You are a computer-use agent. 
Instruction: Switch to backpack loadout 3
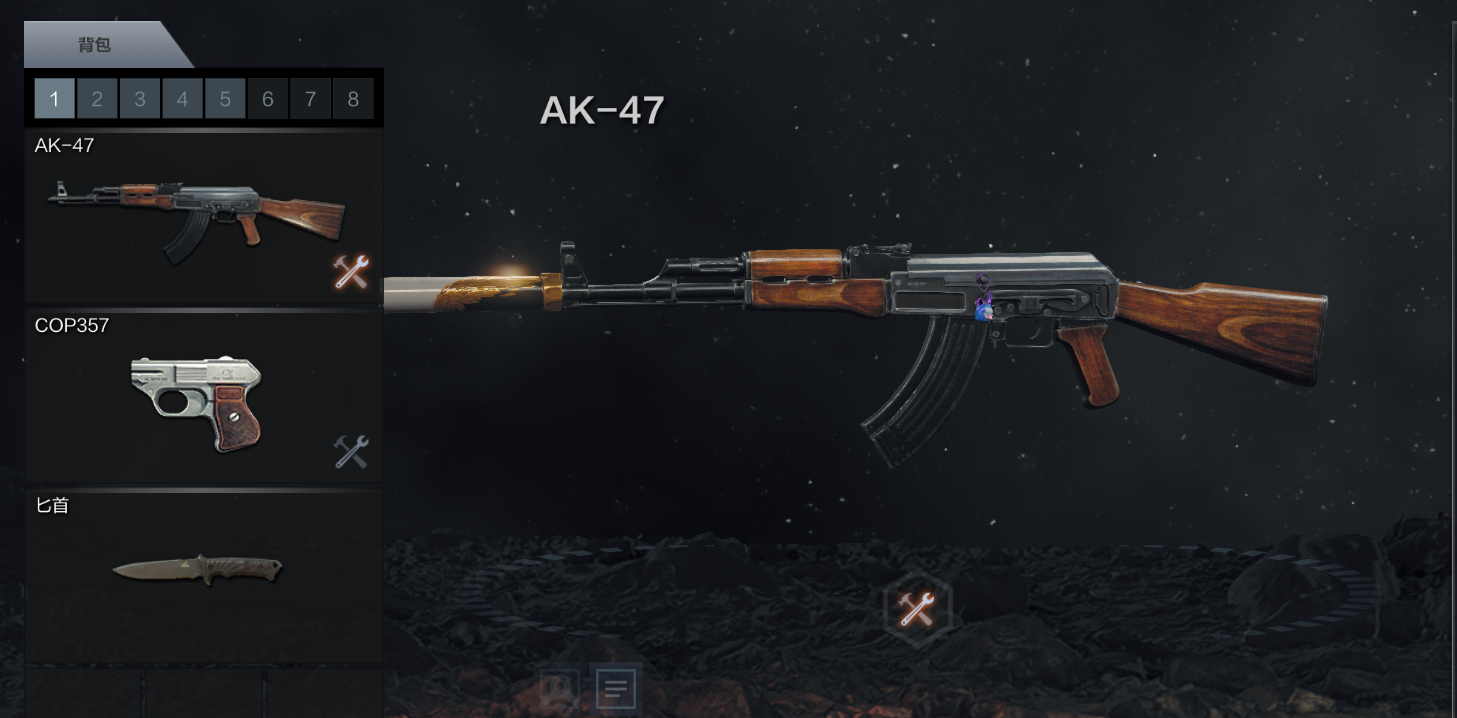140,99
